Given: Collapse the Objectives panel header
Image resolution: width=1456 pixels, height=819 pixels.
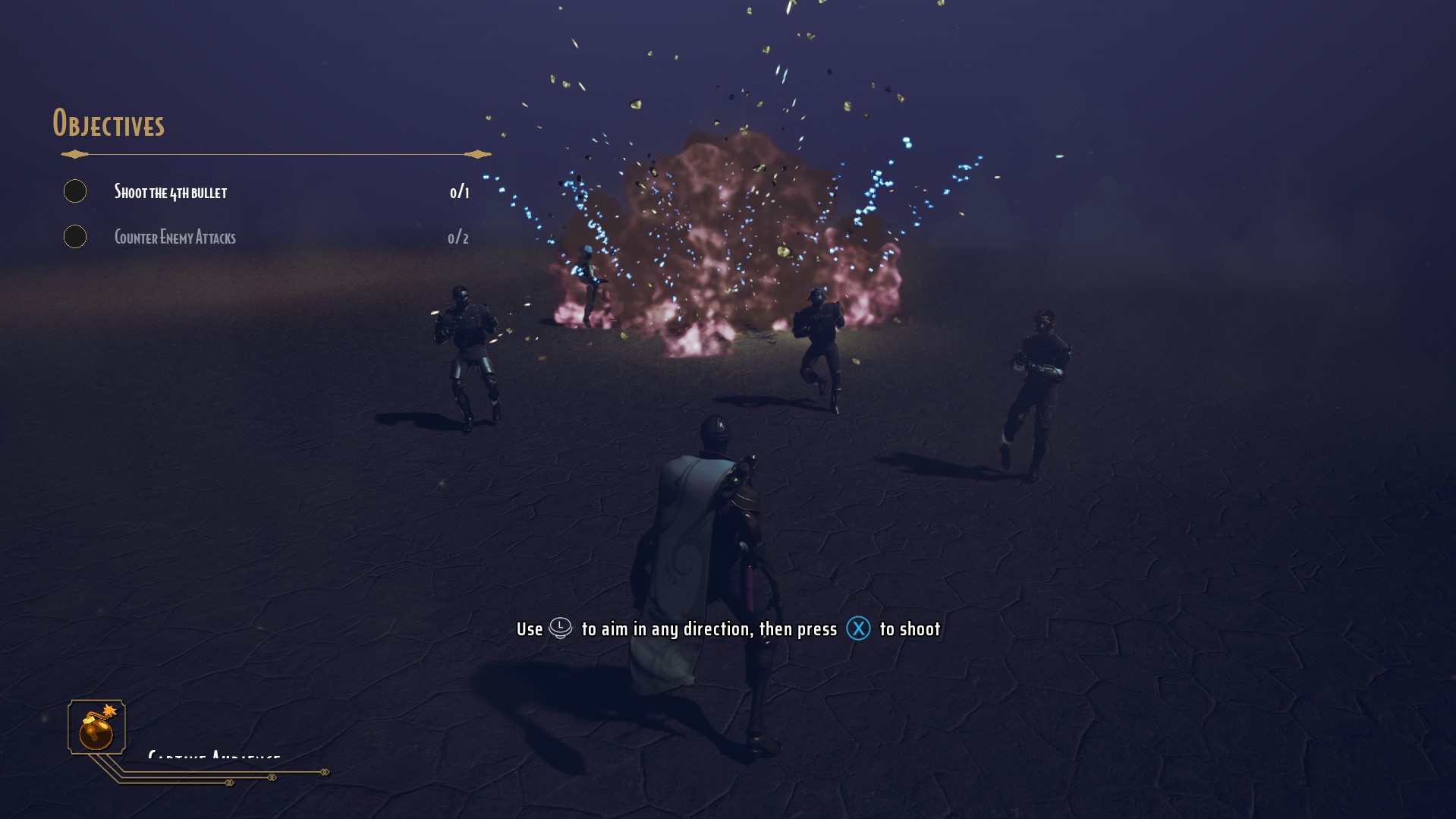Looking at the screenshot, I should click(x=109, y=123).
